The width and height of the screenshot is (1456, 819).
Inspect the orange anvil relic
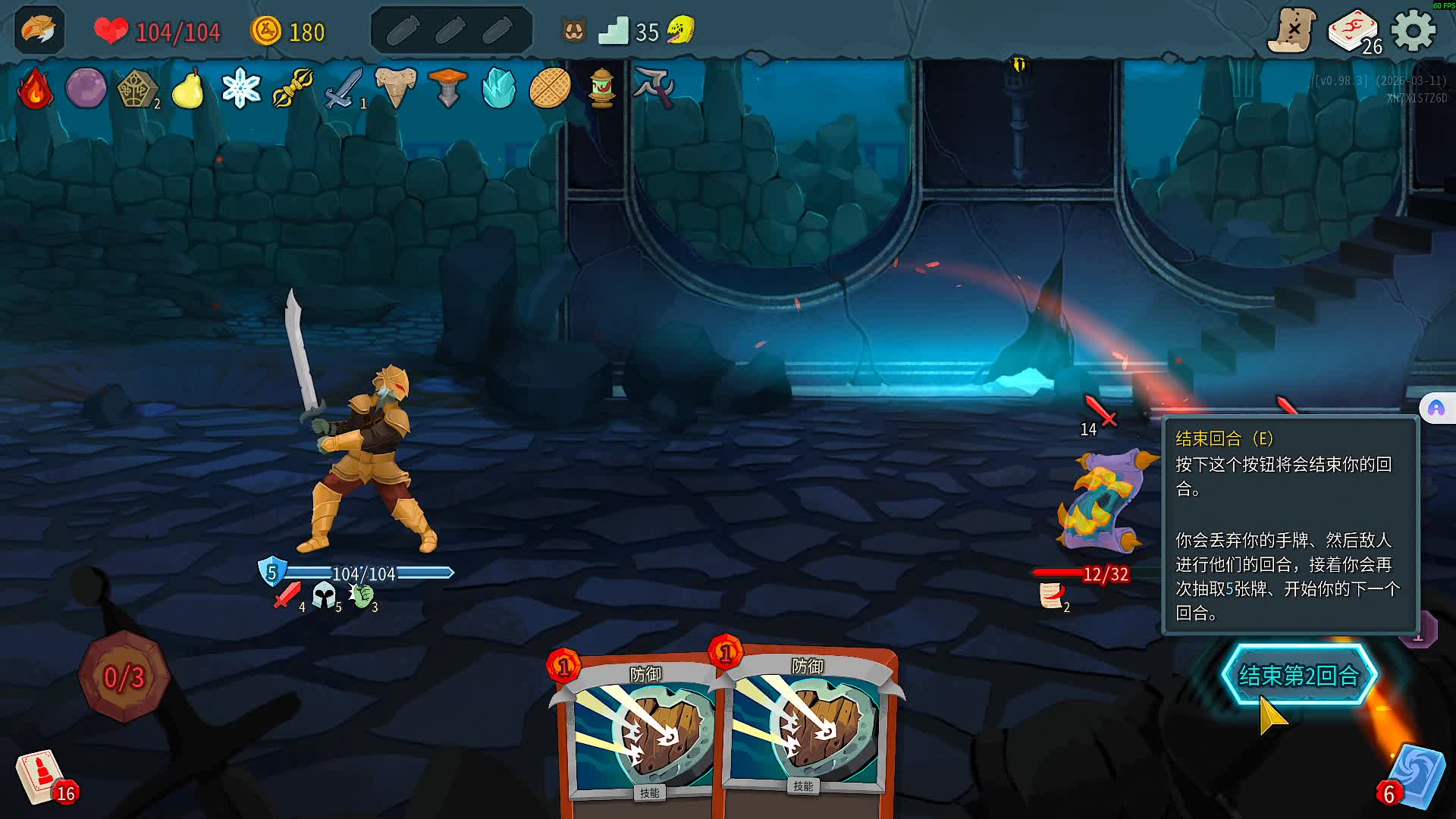(447, 89)
